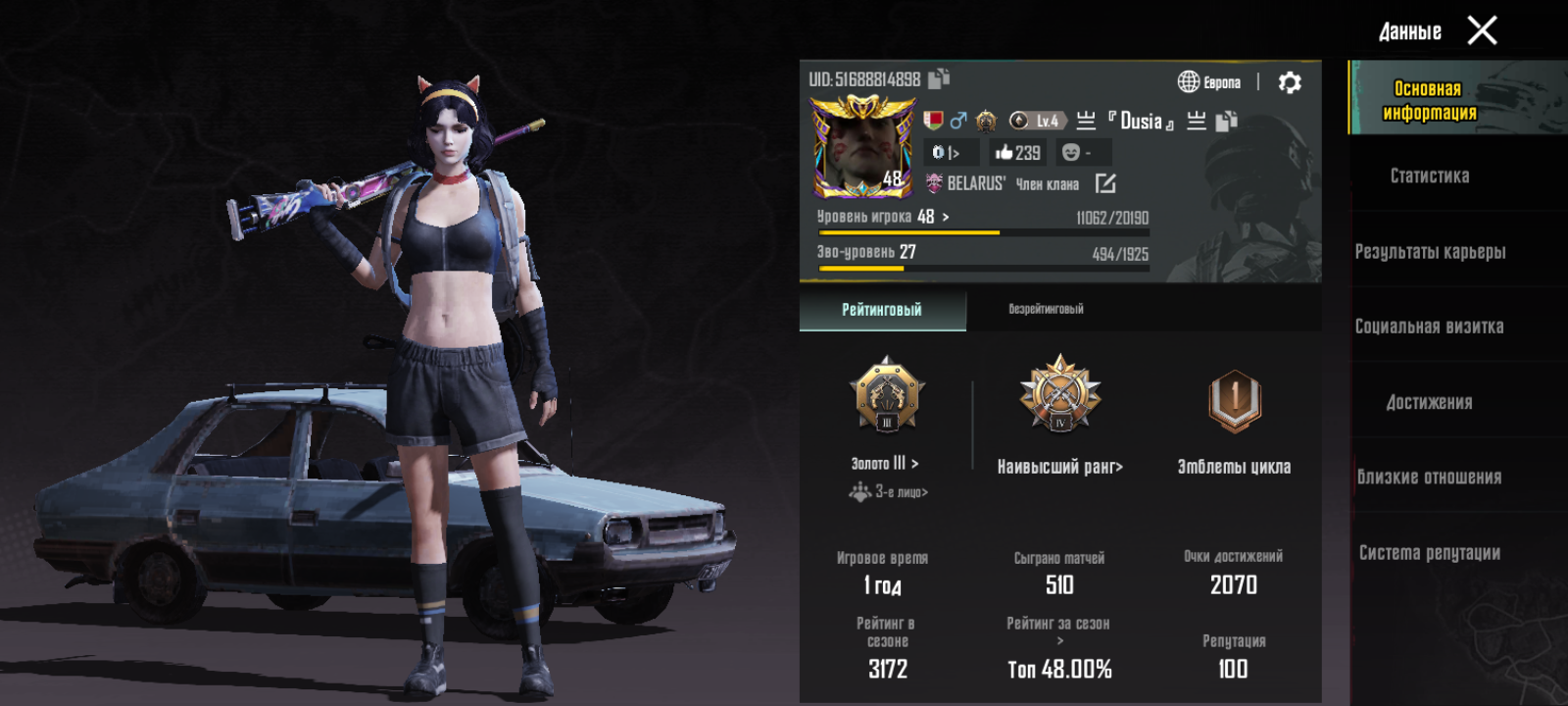Copy the UID with the copy icon
This screenshot has width=1568, height=706.
[938, 79]
